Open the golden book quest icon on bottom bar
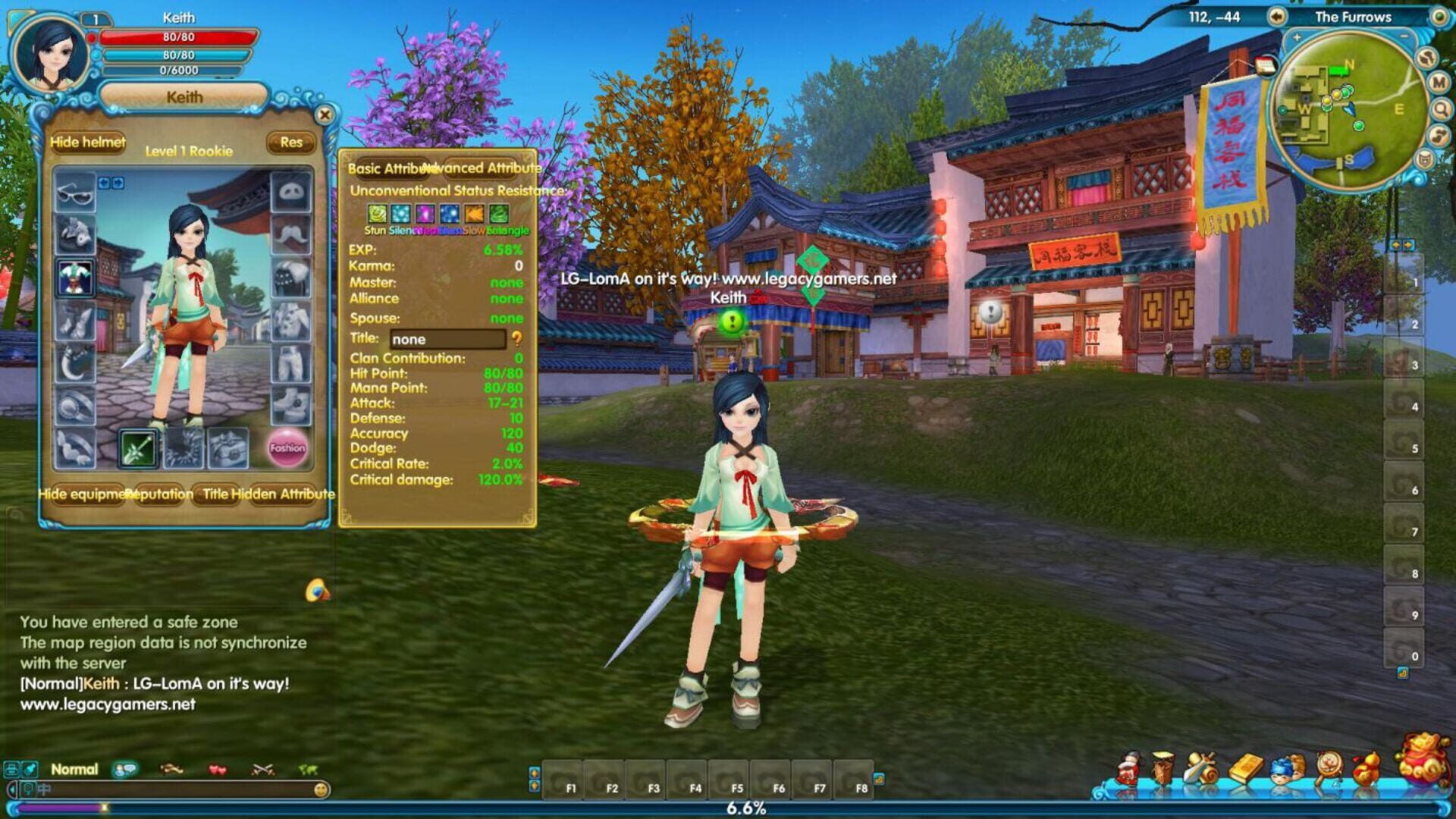Viewport: 1456px width, 819px height. click(x=1246, y=768)
